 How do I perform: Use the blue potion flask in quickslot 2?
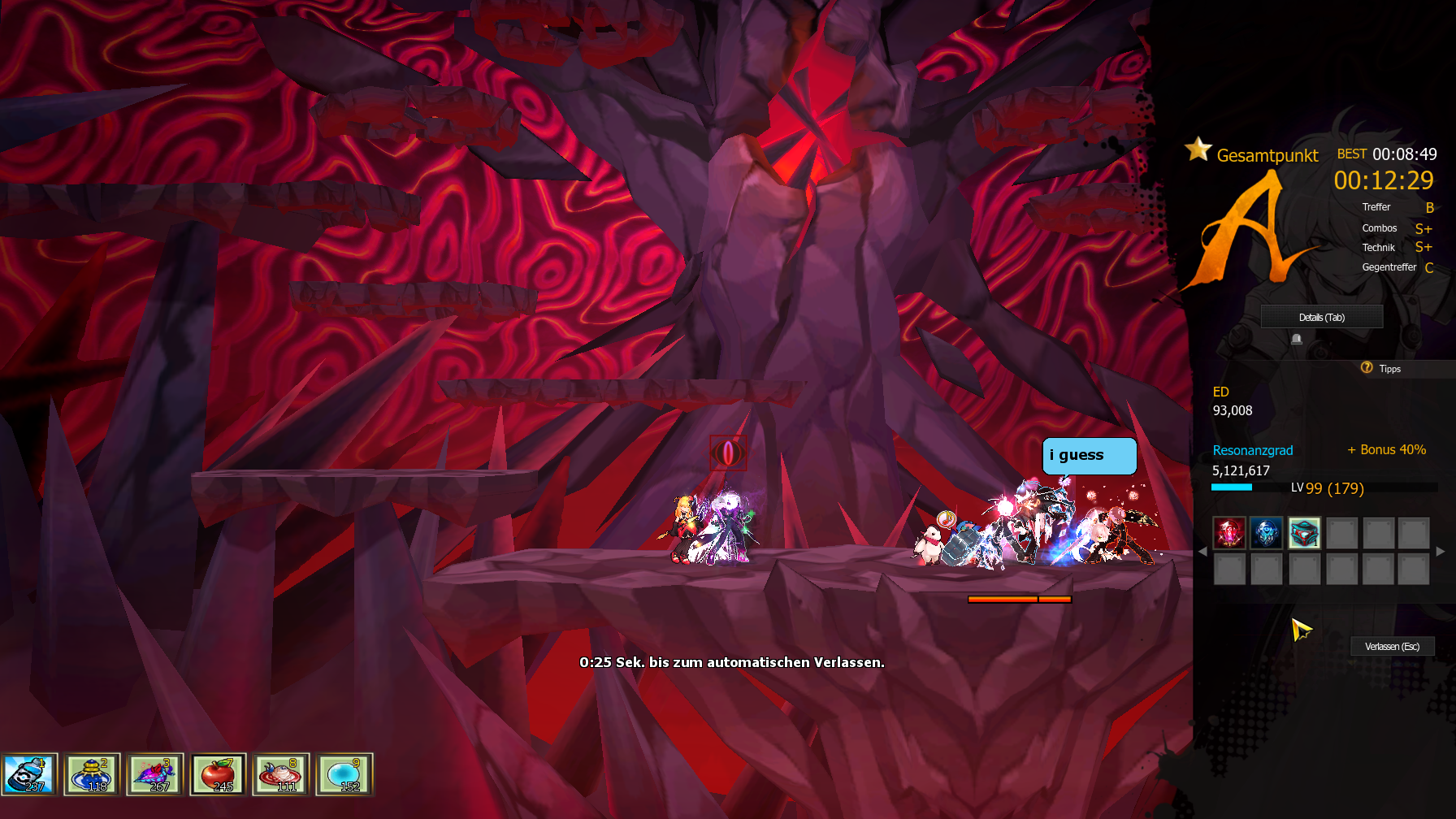click(x=92, y=774)
